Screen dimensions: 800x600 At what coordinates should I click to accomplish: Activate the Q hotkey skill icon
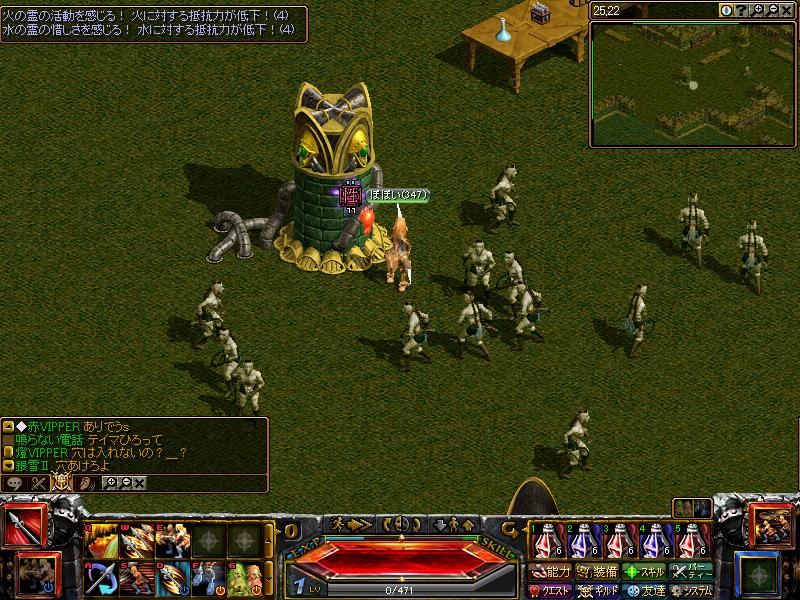point(99,541)
